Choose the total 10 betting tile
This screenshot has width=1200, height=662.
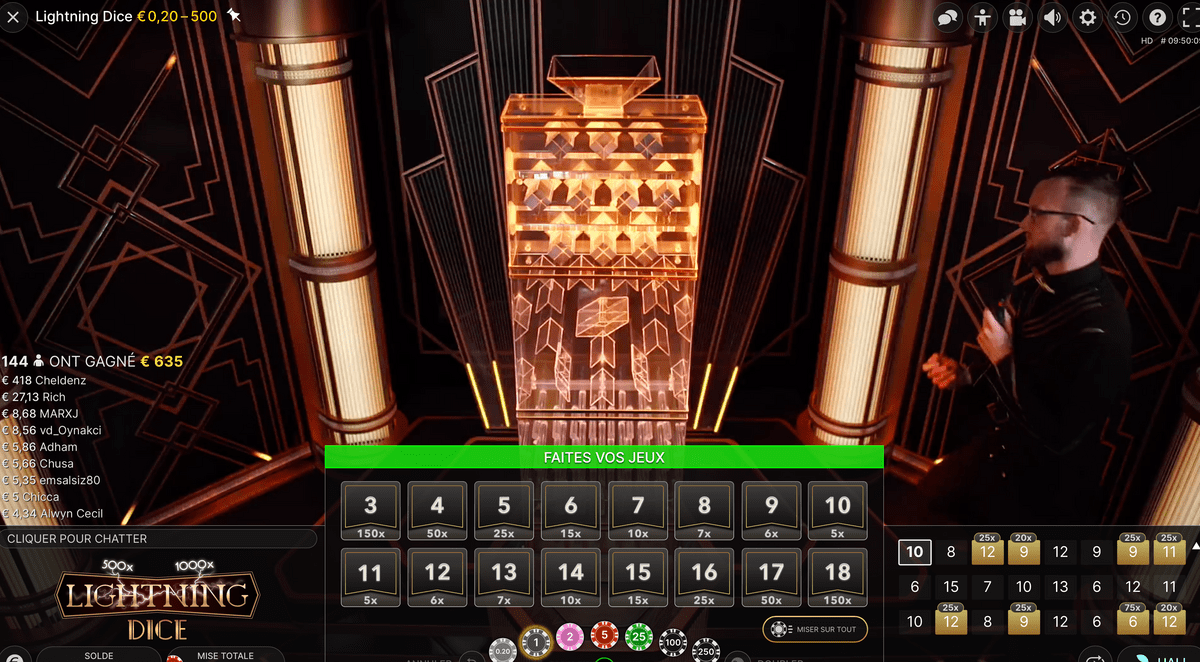pyautogui.click(x=838, y=512)
